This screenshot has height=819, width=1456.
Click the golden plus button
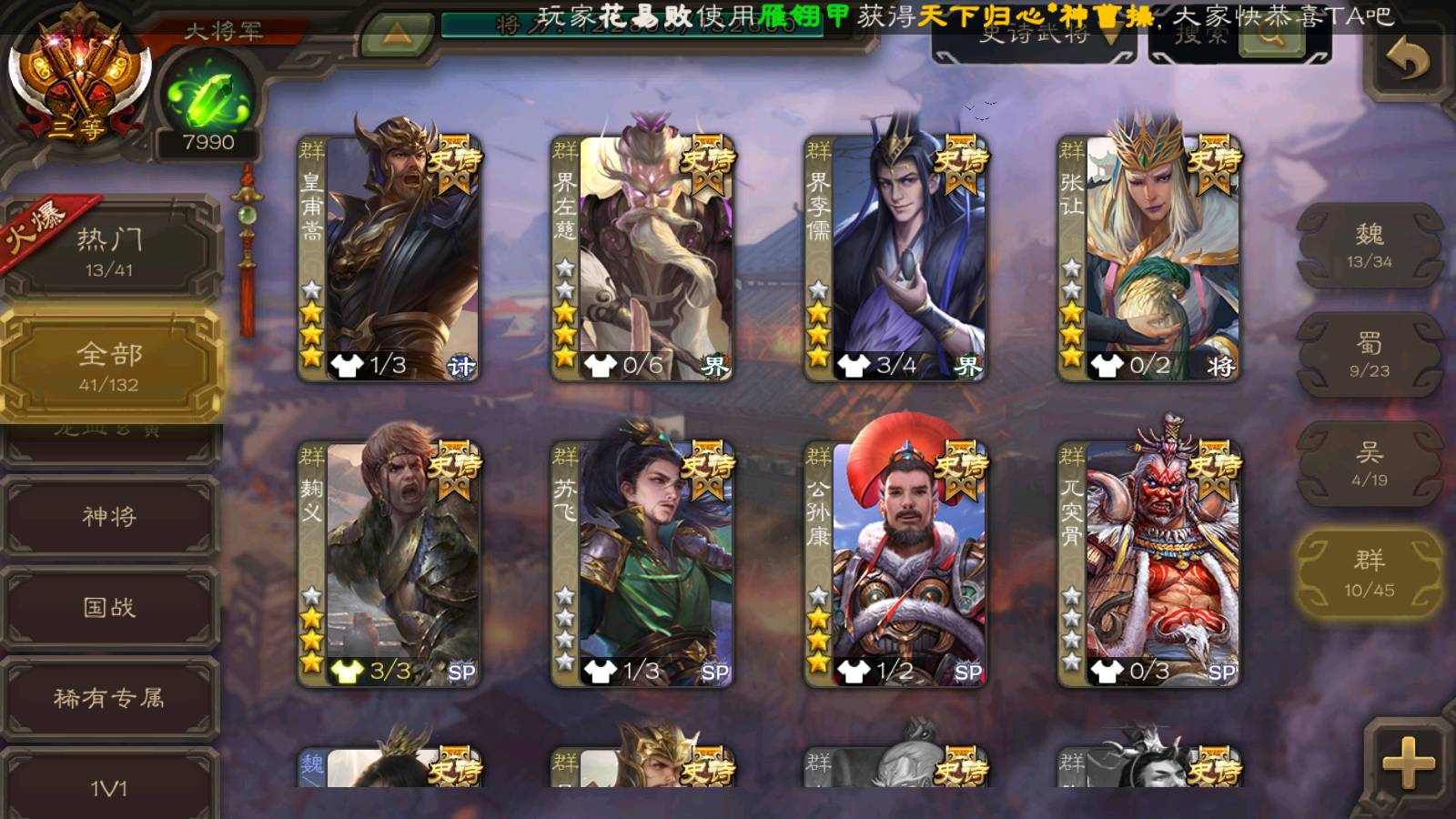(1408, 763)
